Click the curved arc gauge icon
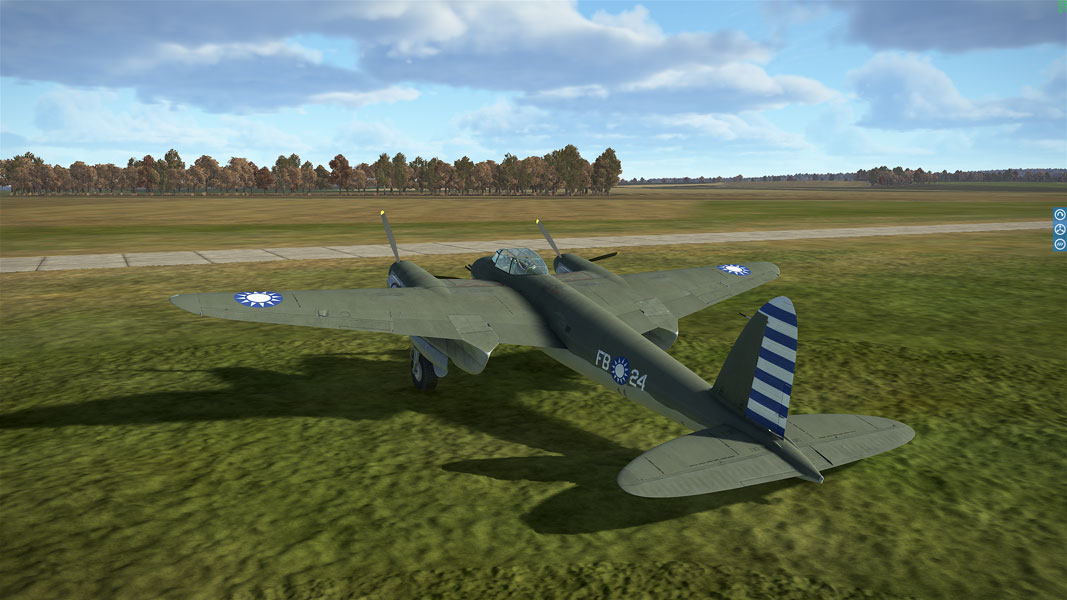This screenshot has width=1067, height=600. (x=1060, y=214)
